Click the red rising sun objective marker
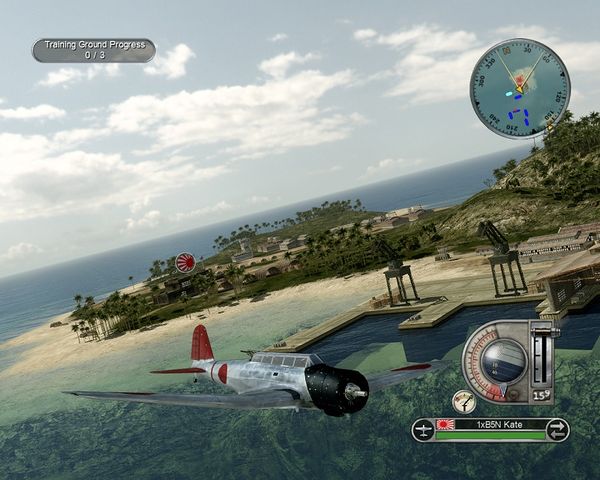 [x=186, y=263]
